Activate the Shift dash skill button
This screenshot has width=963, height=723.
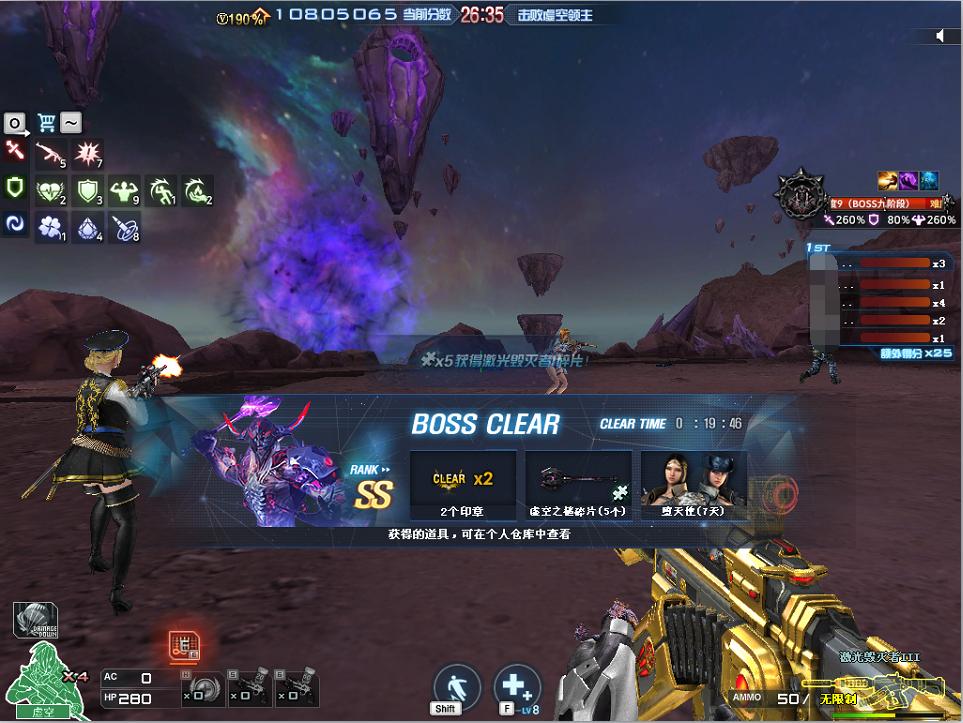tap(456, 687)
